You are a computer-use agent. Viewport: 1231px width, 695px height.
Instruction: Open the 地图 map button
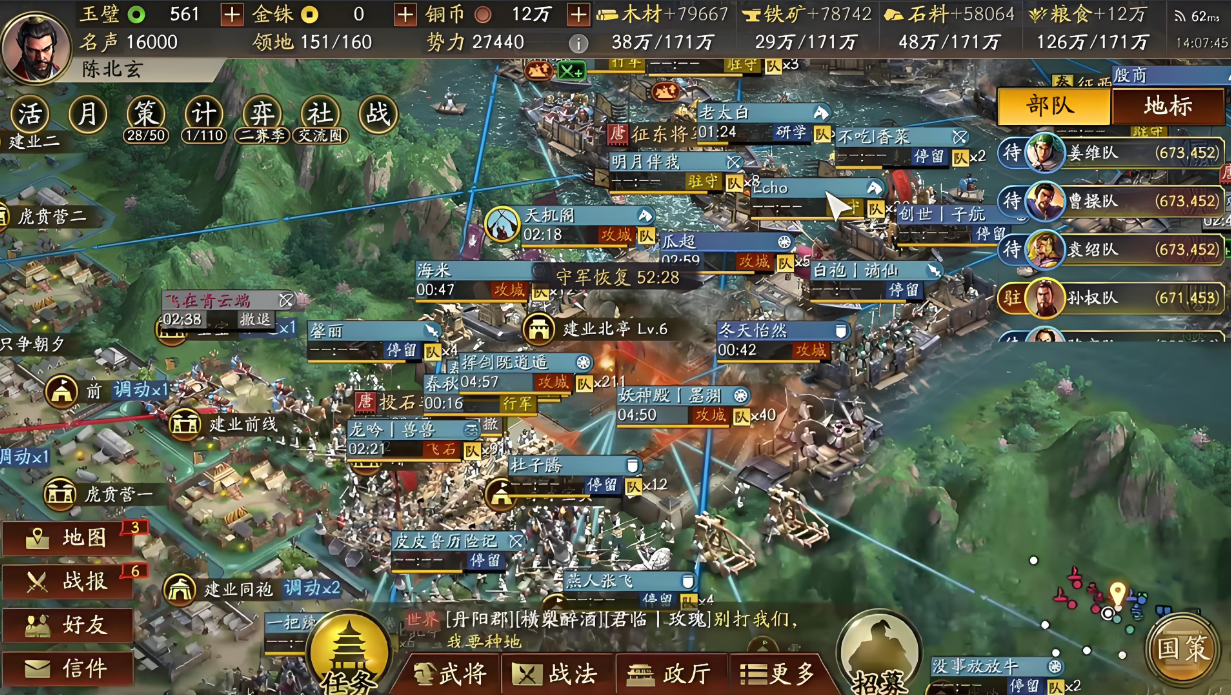pos(70,538)
